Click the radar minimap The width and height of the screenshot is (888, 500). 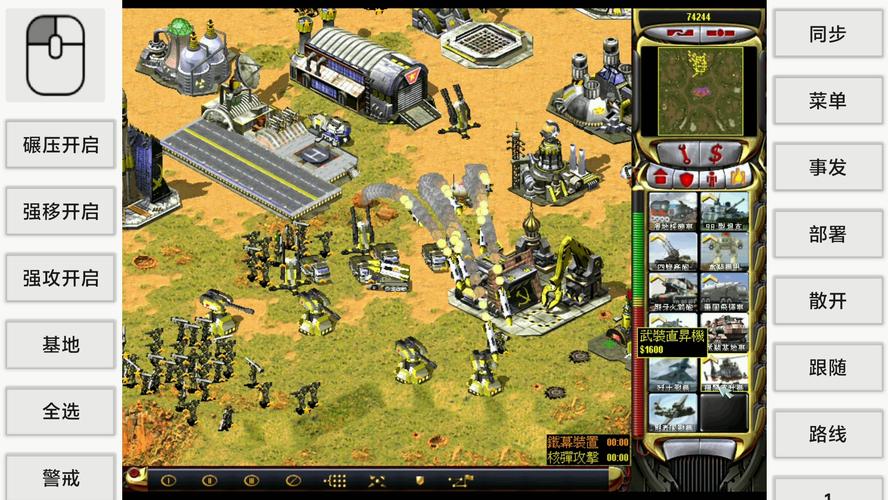coord(699,88)
